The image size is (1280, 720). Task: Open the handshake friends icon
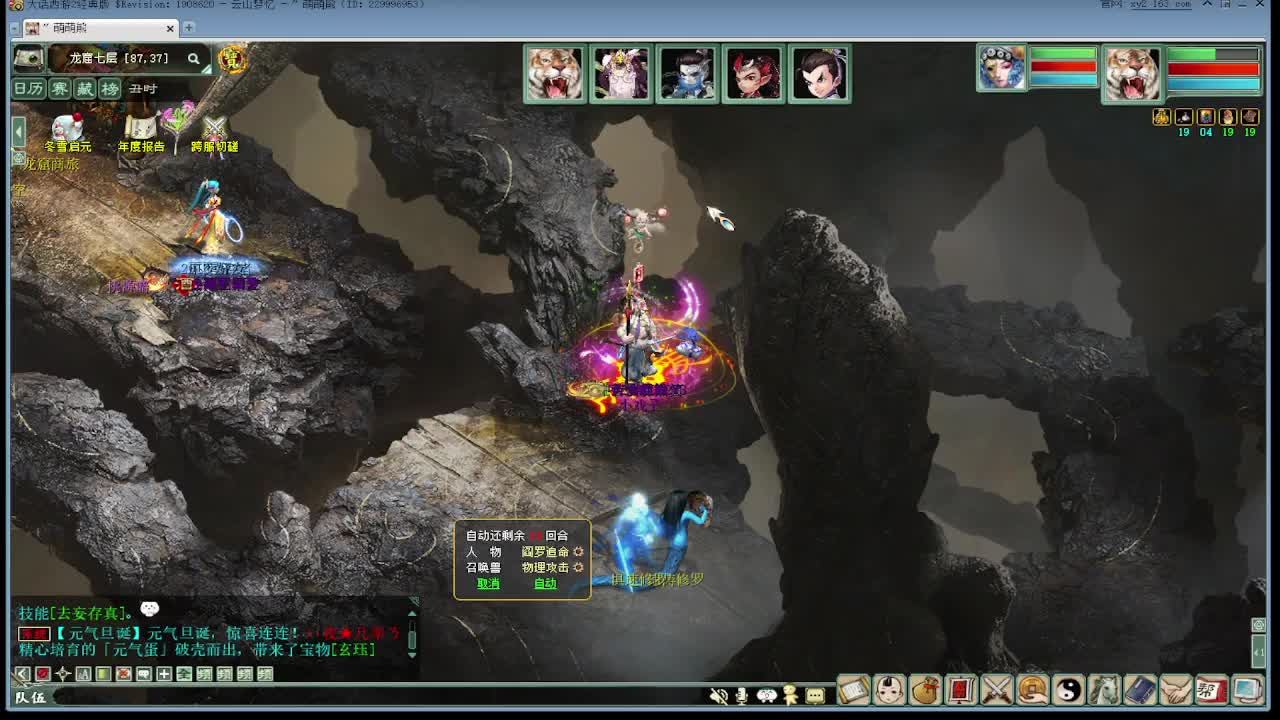1176,689
